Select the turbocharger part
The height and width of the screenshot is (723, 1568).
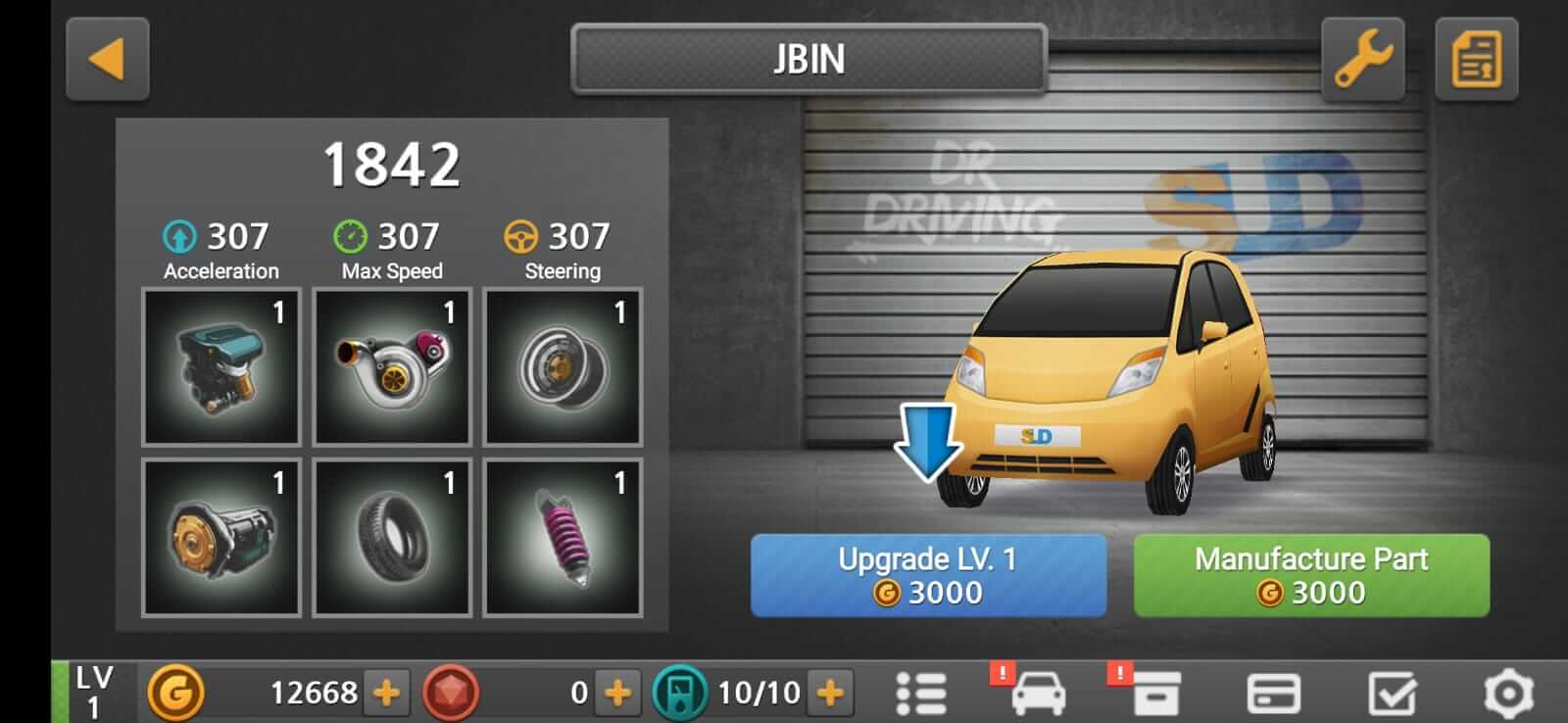(391, 365)
